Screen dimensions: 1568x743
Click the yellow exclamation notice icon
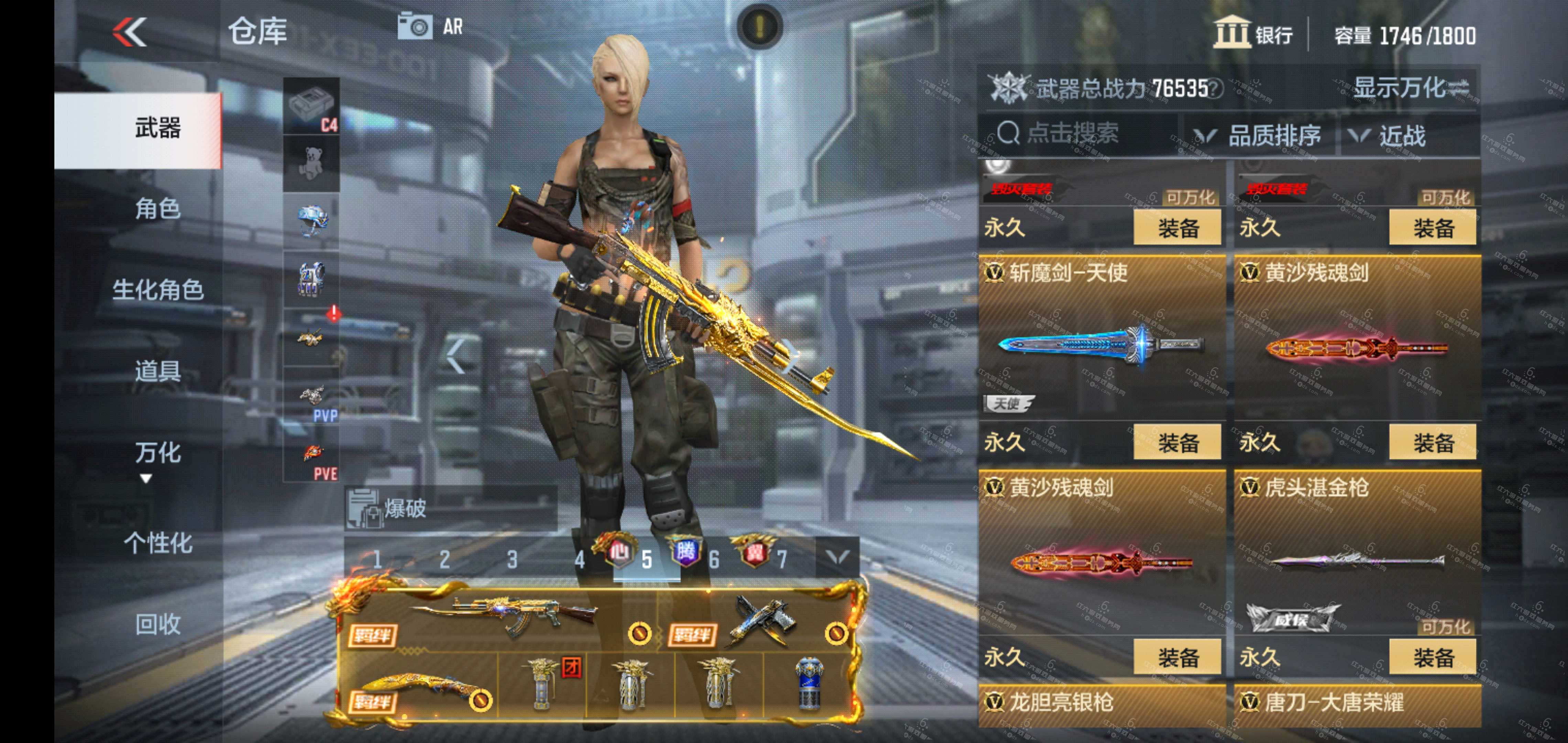pos(759,26)
